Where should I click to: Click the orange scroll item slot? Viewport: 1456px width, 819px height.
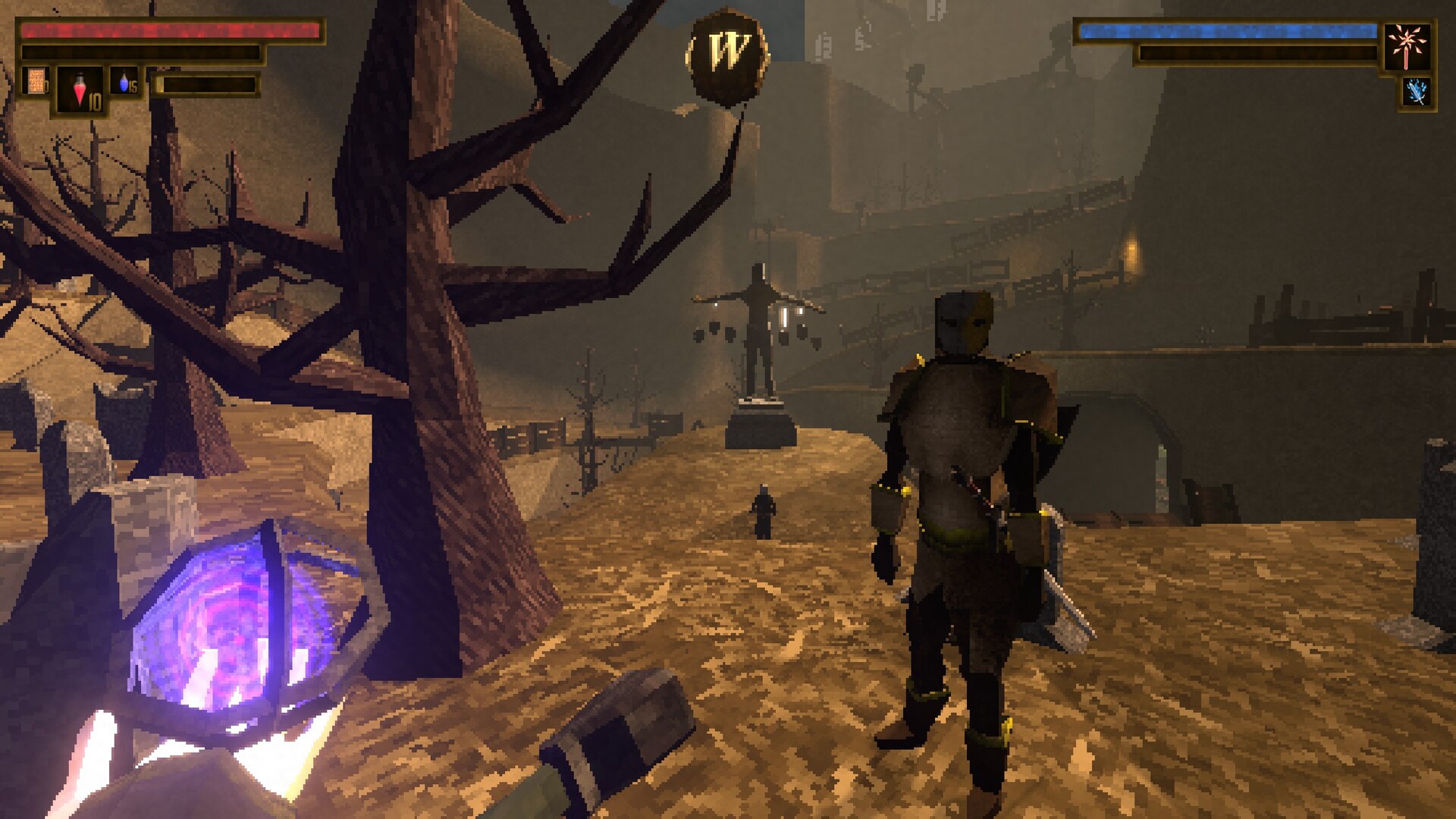coord(35,82)
